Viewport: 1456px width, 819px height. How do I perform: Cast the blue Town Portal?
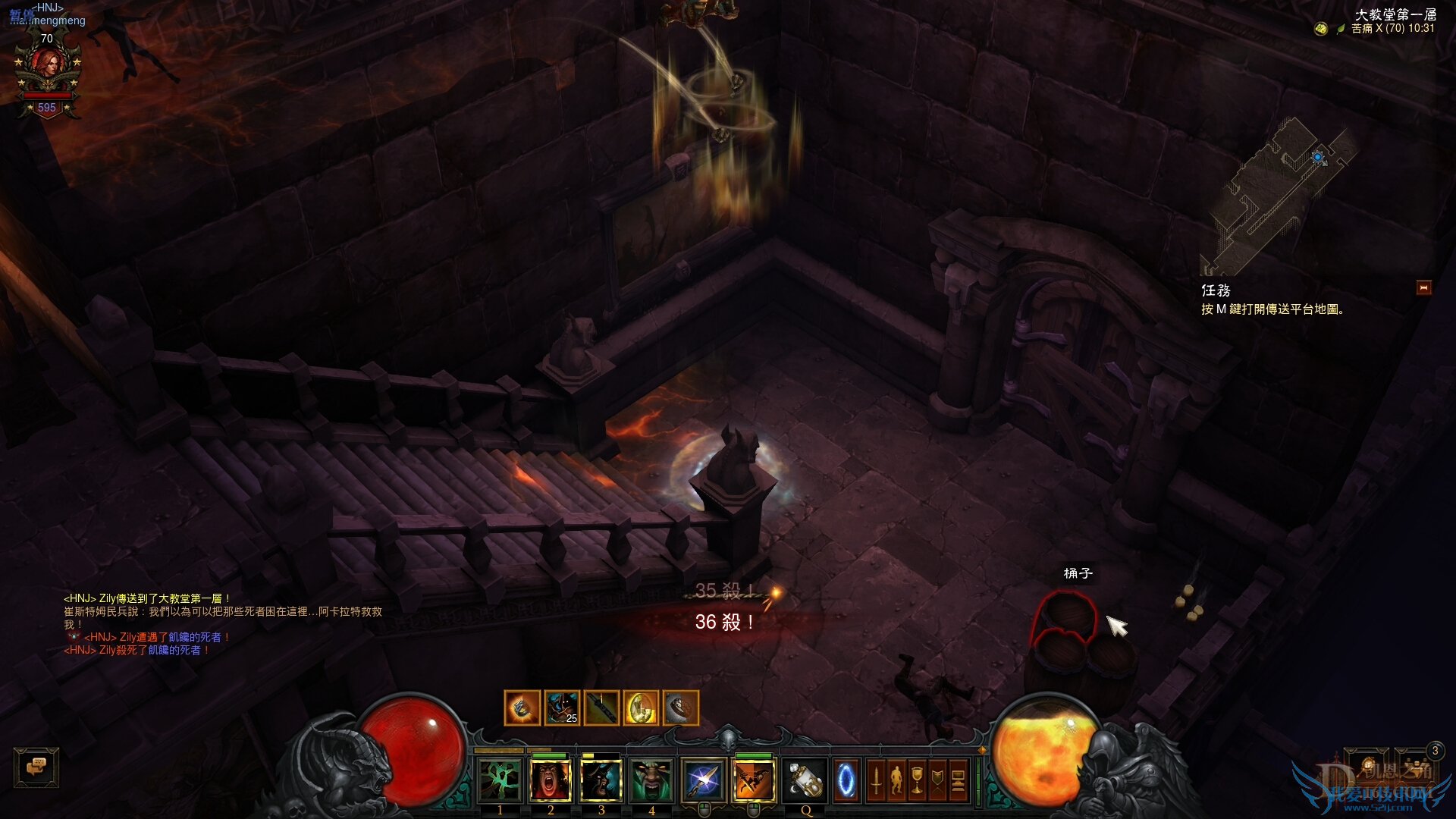[846, 780]
